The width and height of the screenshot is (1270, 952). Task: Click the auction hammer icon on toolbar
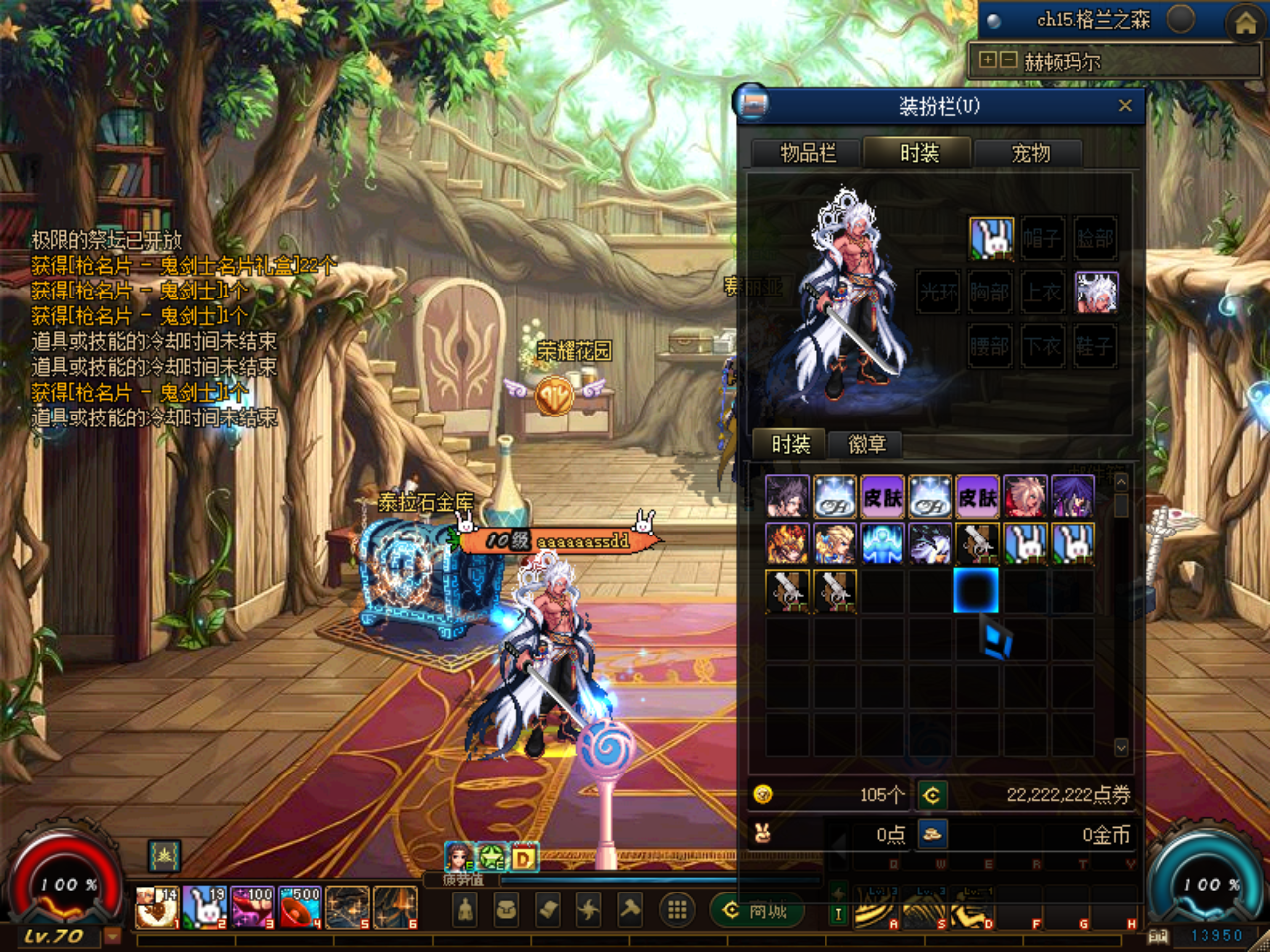pyautogui.click(x=632, y=909)
